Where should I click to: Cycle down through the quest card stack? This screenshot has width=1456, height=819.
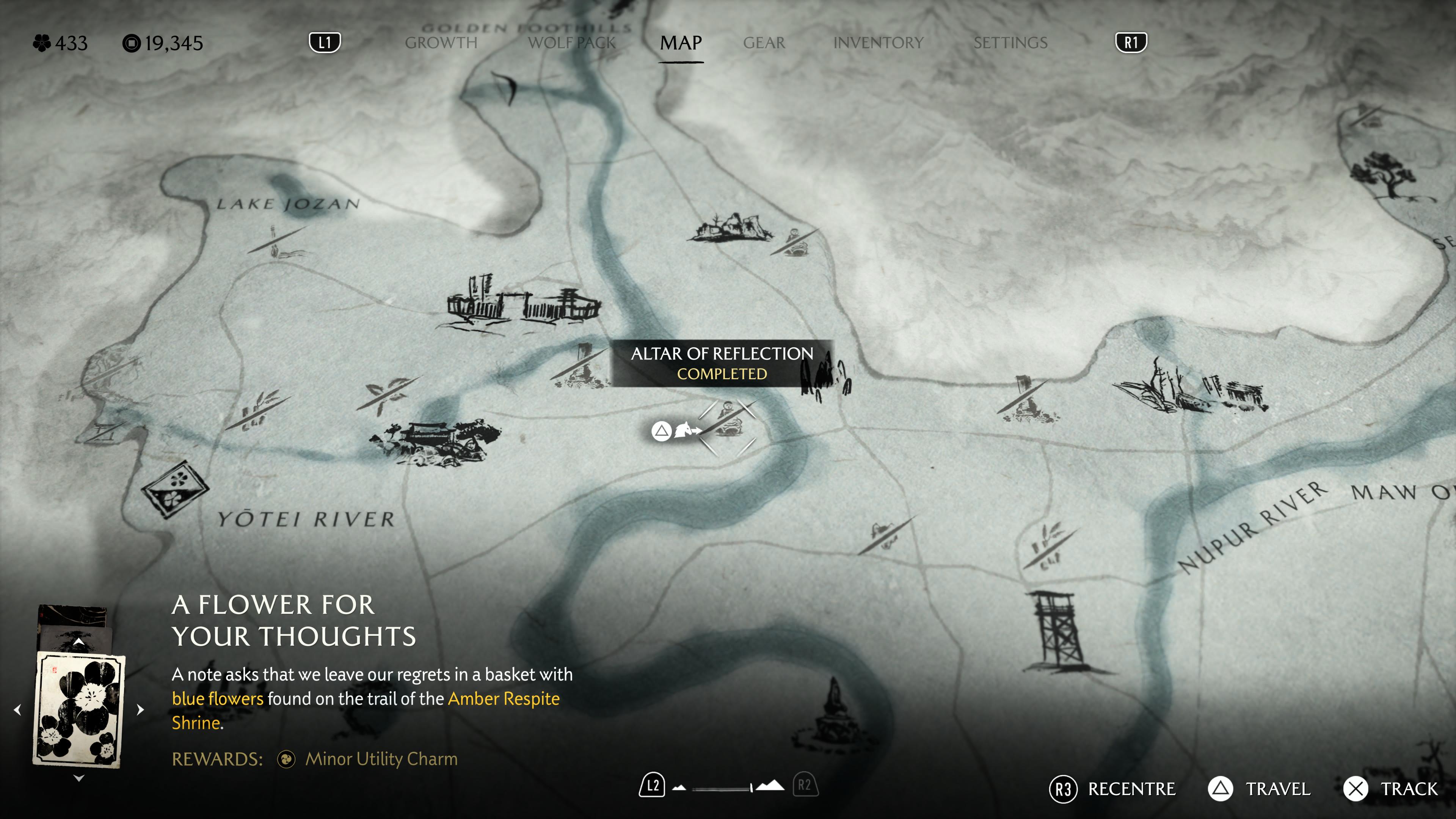point(78,778)
